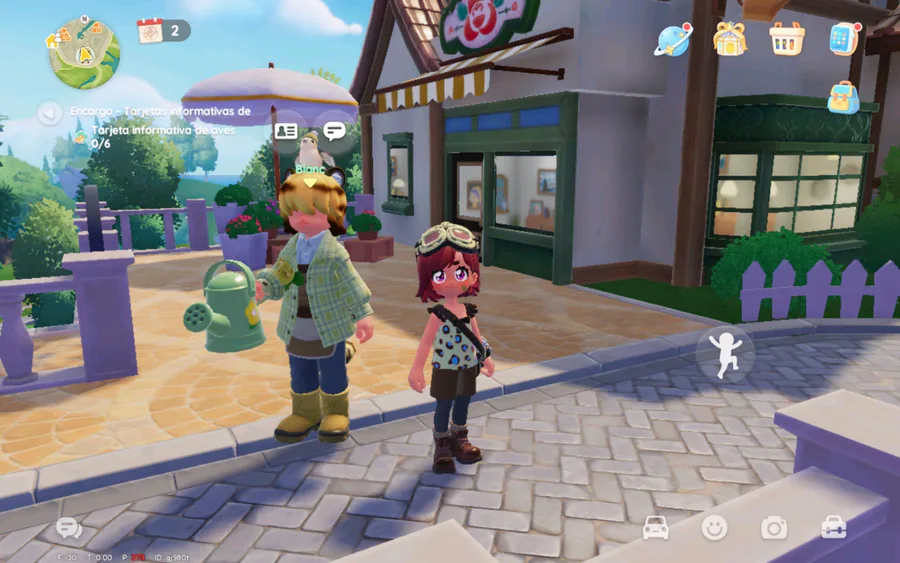Open the calendar showing day 2
Image resolution: width=900 pixels, height=563 pixels.
[x=151, y=31]
